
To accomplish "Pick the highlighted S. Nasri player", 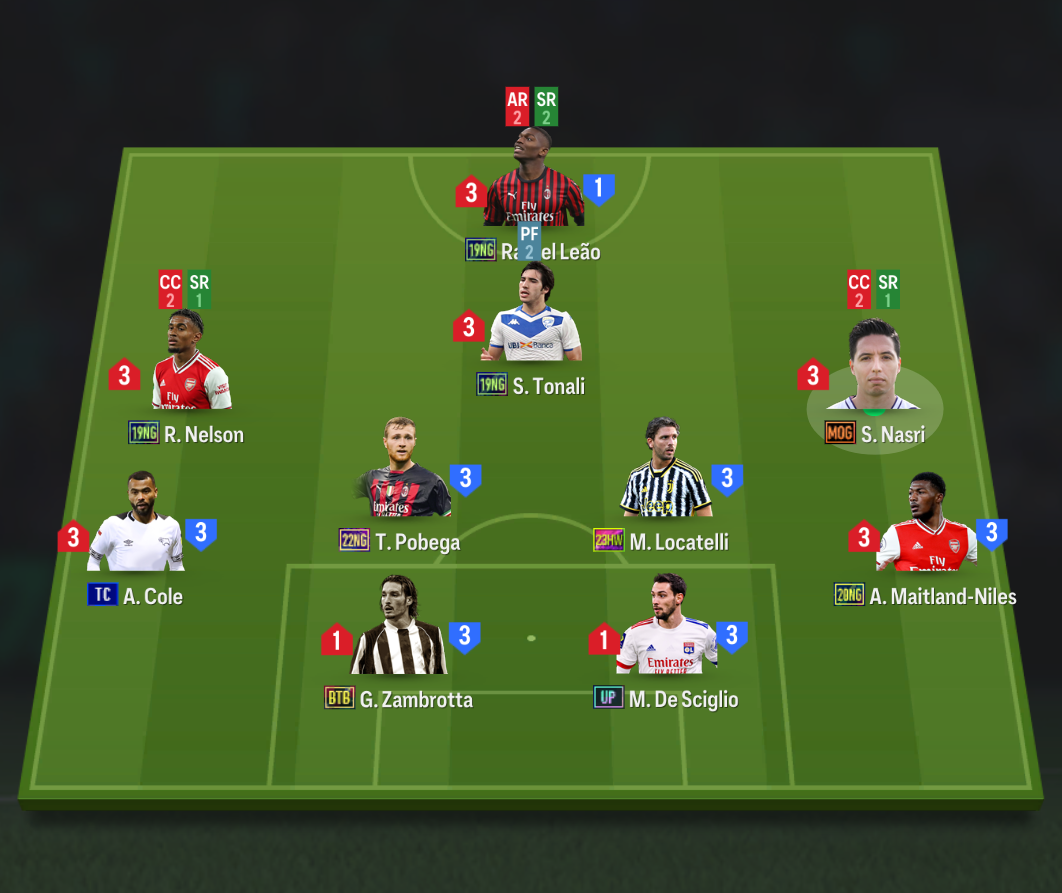I will (875, 372).
